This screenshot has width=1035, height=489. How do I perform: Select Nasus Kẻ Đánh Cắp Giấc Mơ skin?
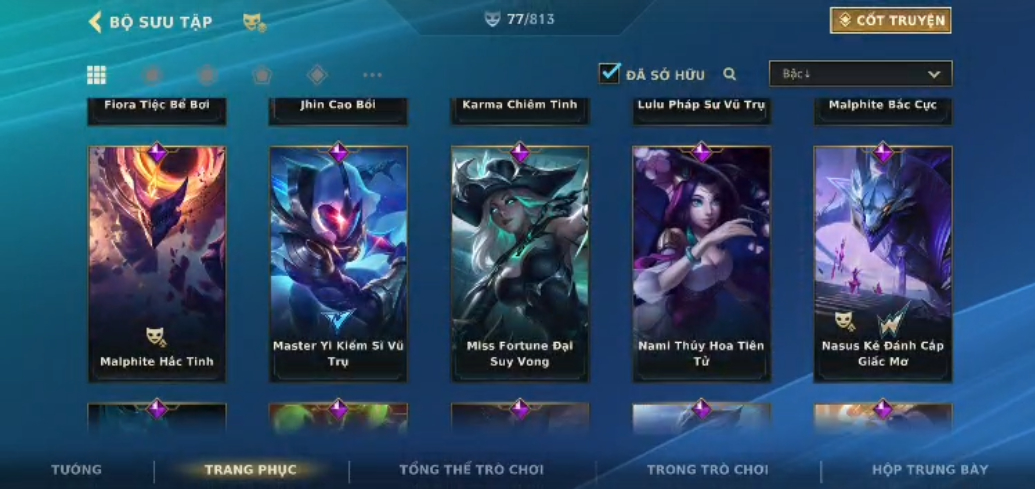883,263
